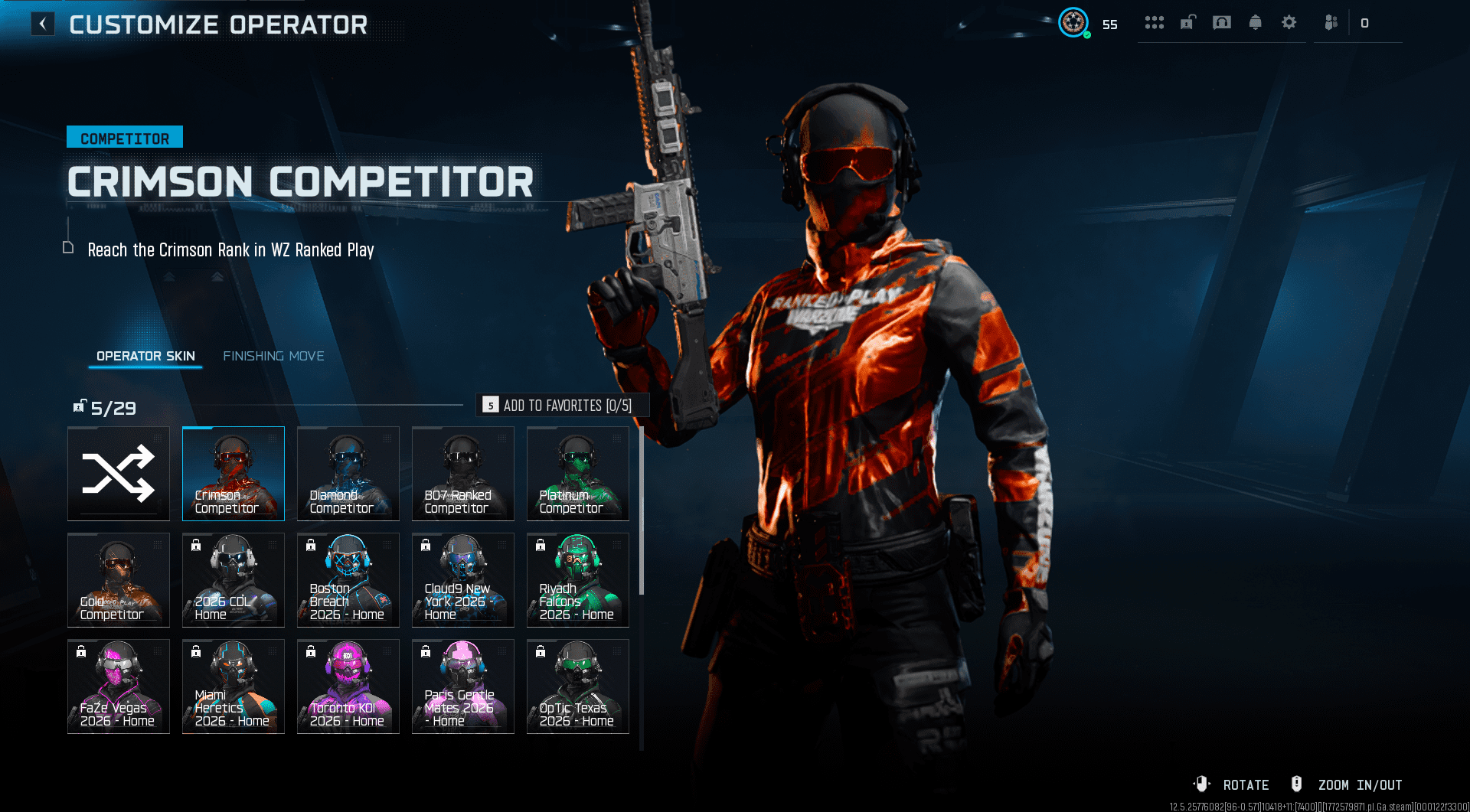The width and height of the screenshot is (1470, 812).
Task: Select the Operator Skin tab
Action: [x=145, y=356]
